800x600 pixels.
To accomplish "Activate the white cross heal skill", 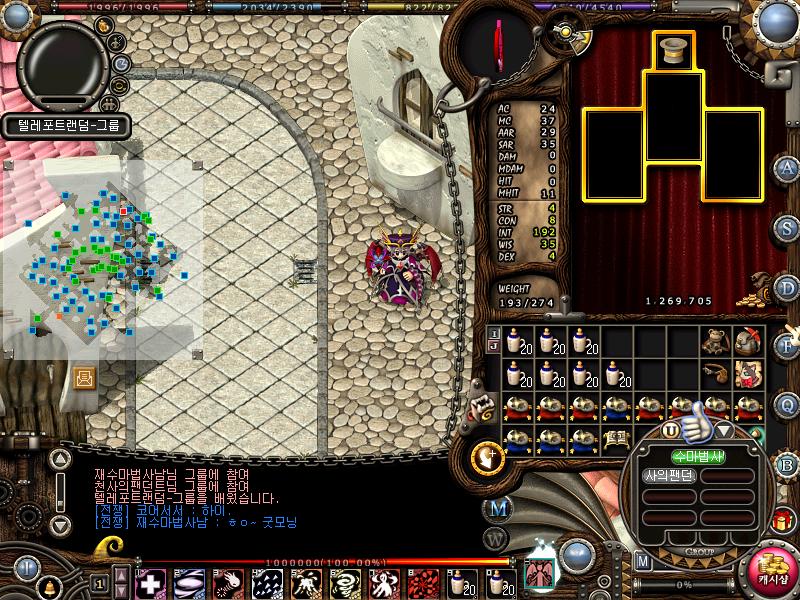I will (x=150, y=582).
